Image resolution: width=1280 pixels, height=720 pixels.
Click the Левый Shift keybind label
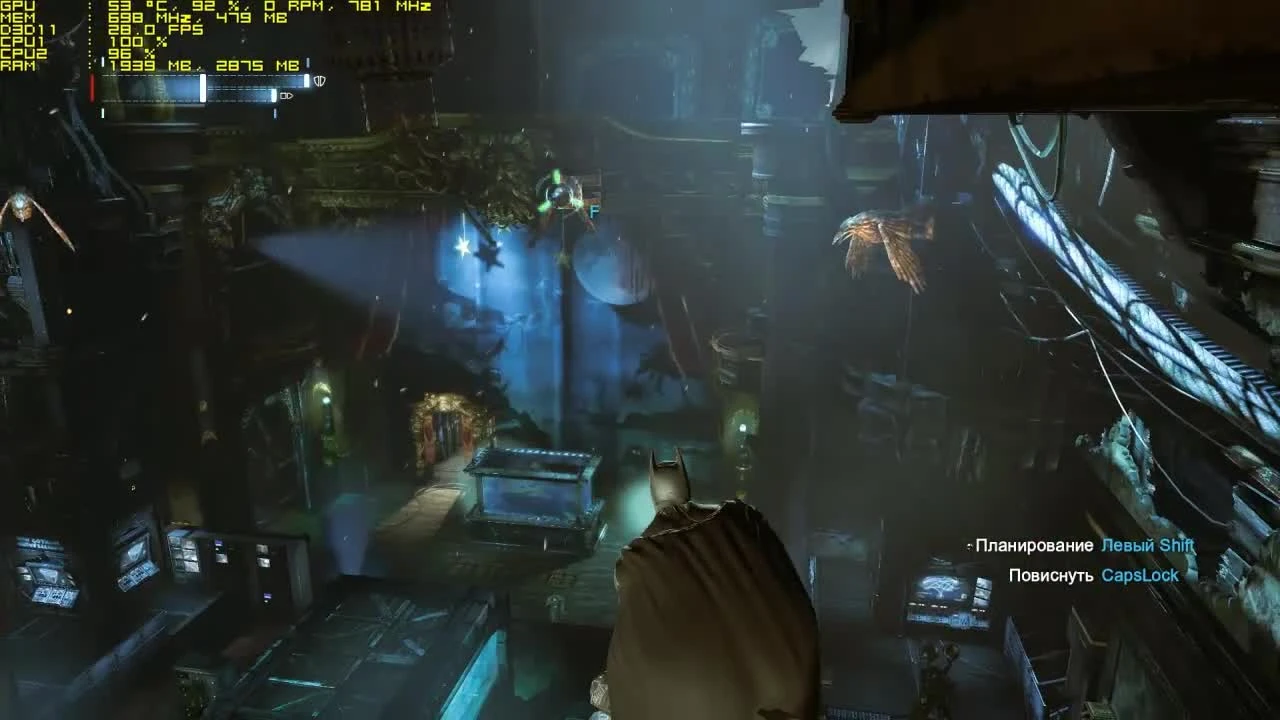point(1148,545)
